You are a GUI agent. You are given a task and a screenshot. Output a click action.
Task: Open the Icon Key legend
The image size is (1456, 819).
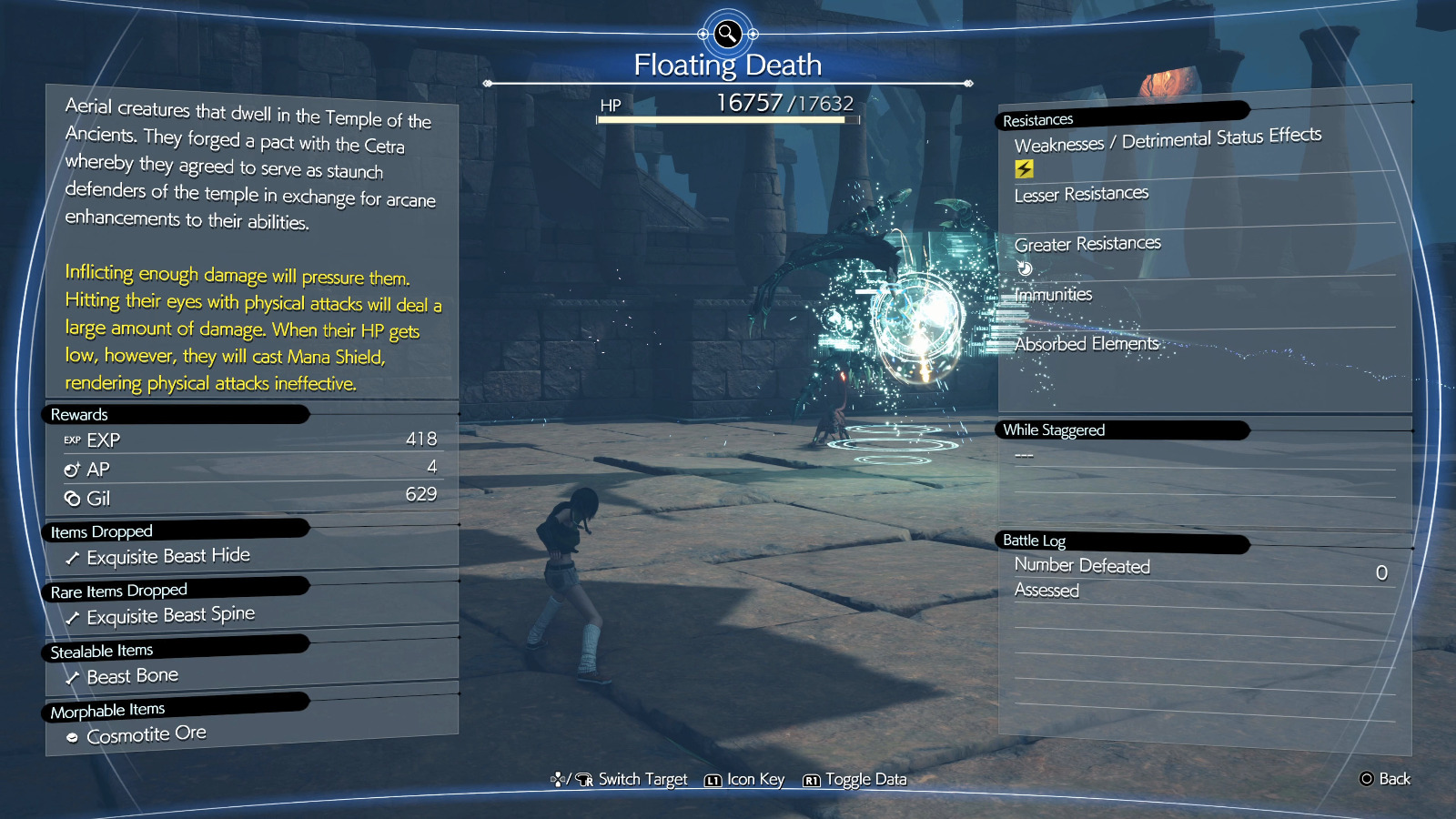point(744,780)
